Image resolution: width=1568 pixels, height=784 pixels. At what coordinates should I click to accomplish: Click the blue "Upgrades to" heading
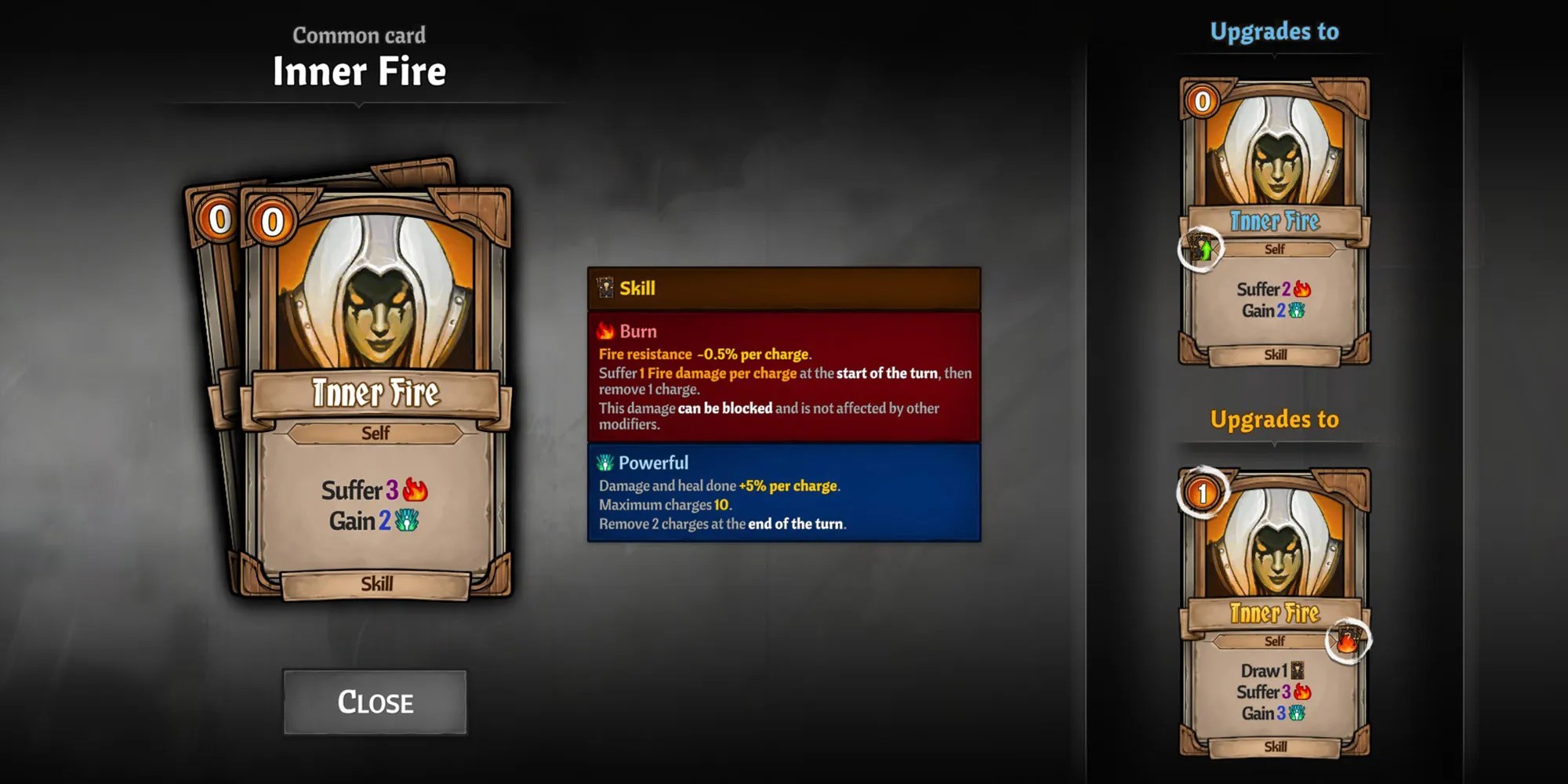pos(1274,31)
